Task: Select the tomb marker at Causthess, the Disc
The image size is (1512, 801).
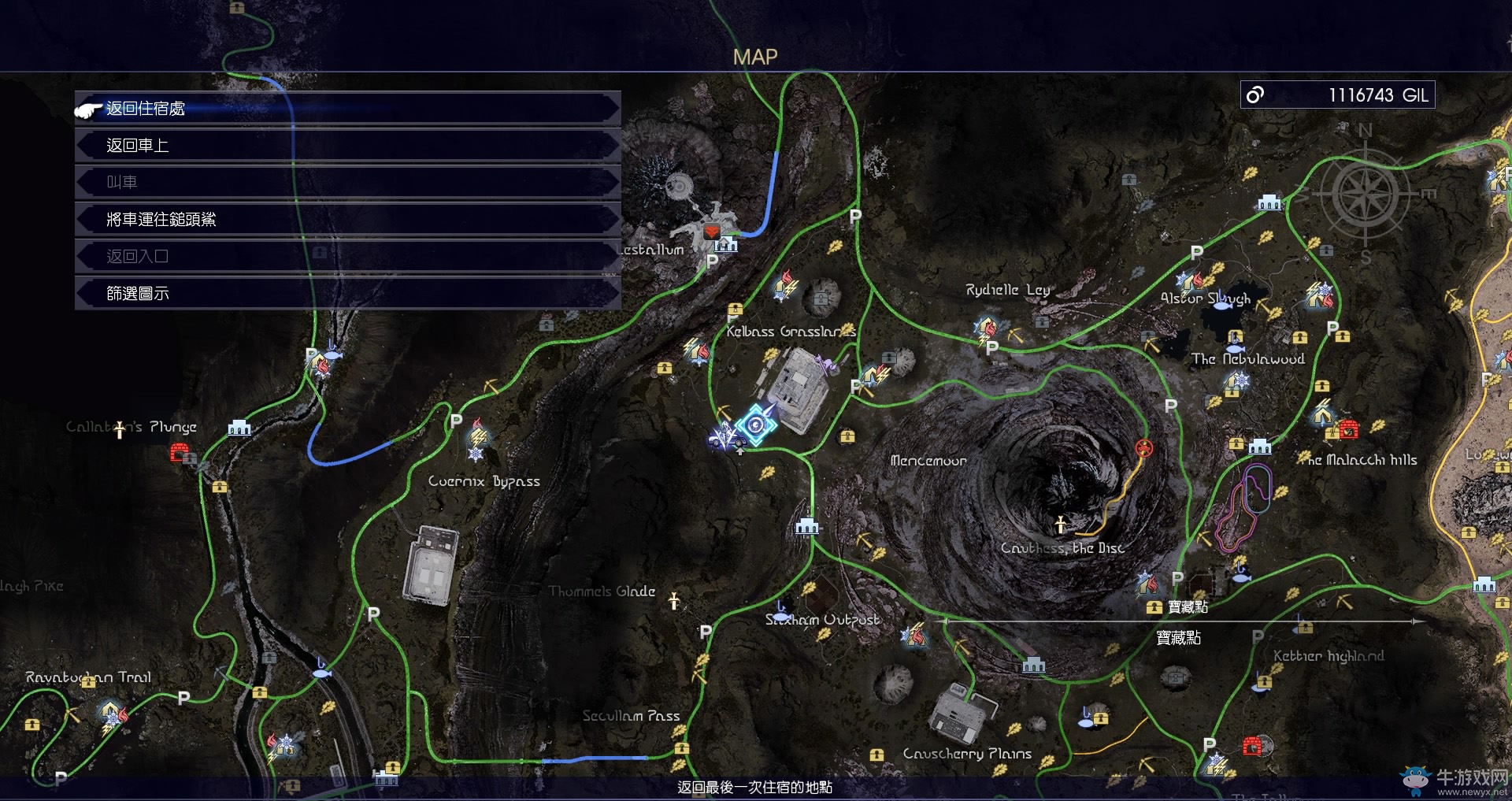Action: pyautogui.click(x=1061, y=523)
